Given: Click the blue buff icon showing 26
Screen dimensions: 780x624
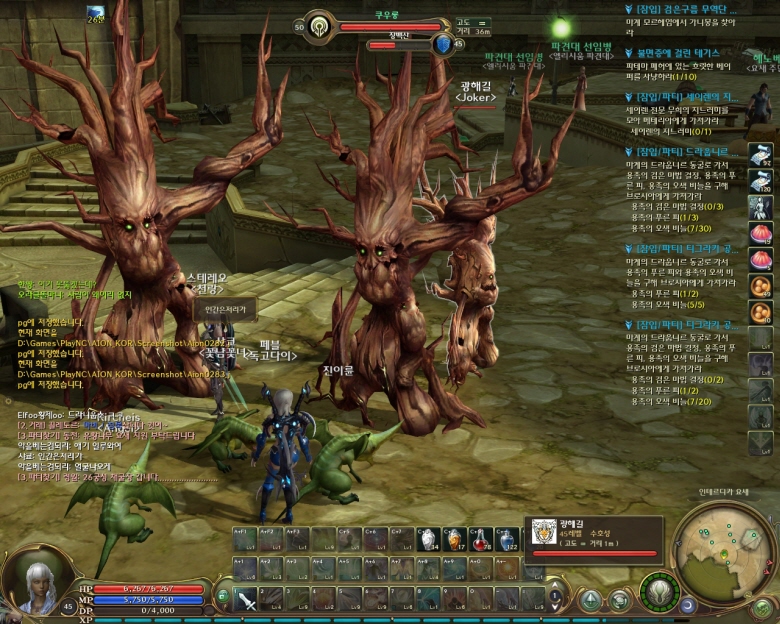Looking at the screenshot, I should (95, 12).
